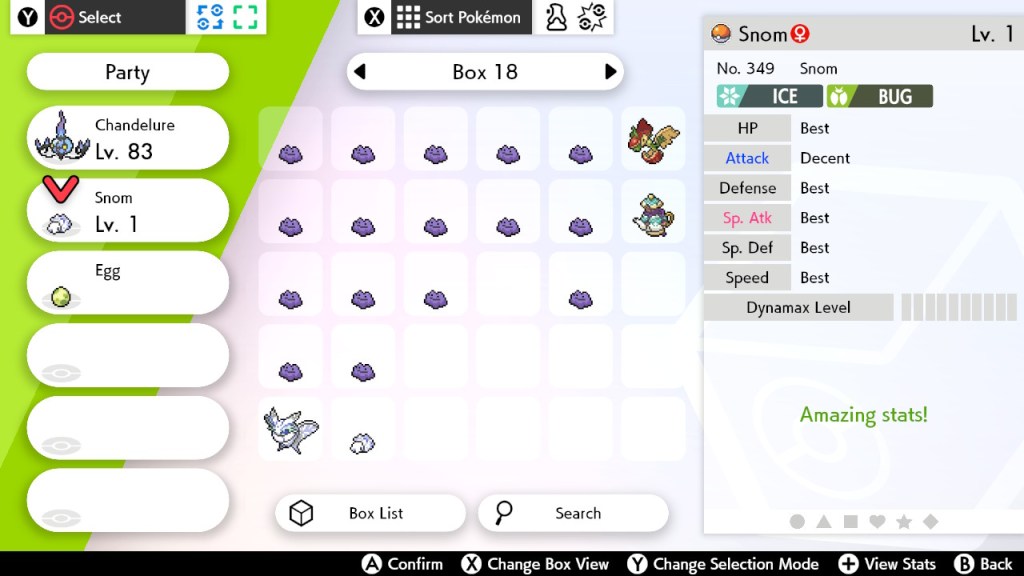
Task: Select the Polteageist teapot Pokémon
Action: [x=654, y=213]
